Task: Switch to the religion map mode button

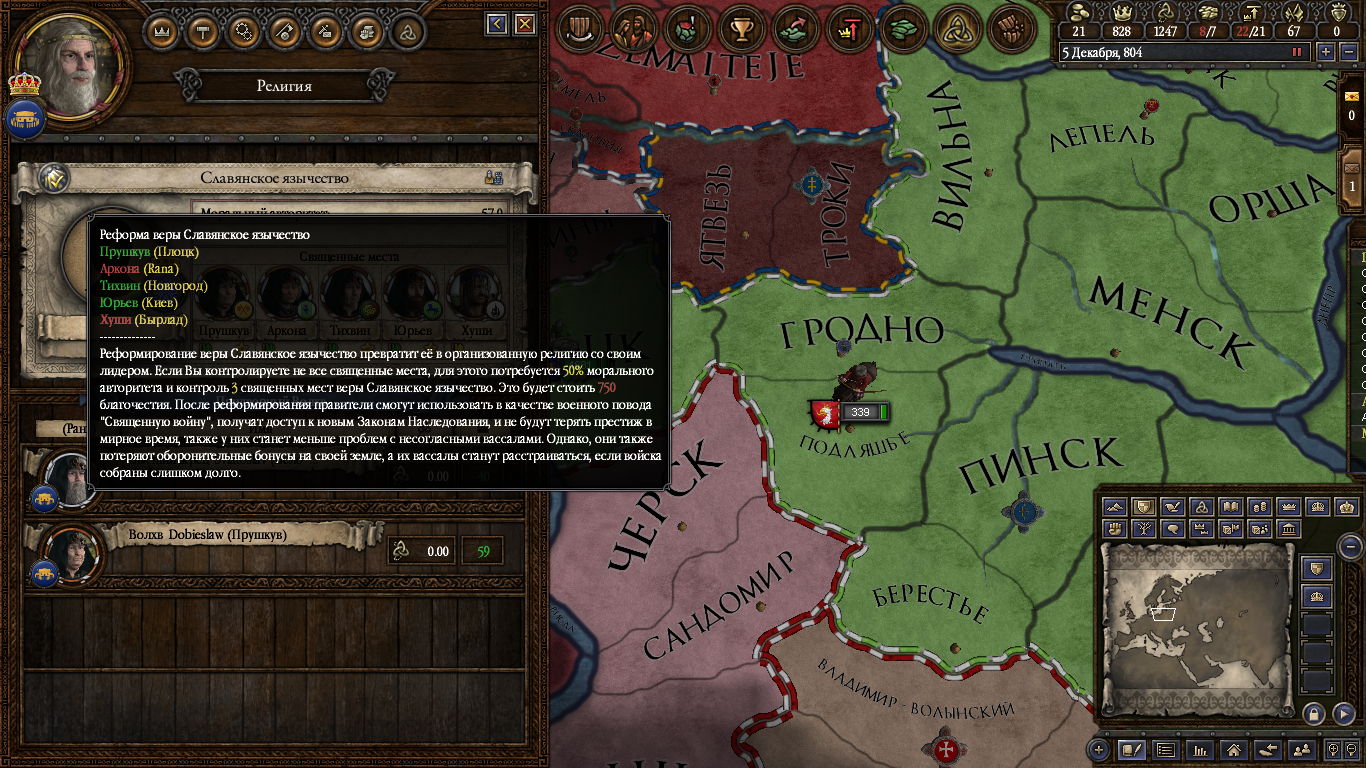Action: [1201, 507]
